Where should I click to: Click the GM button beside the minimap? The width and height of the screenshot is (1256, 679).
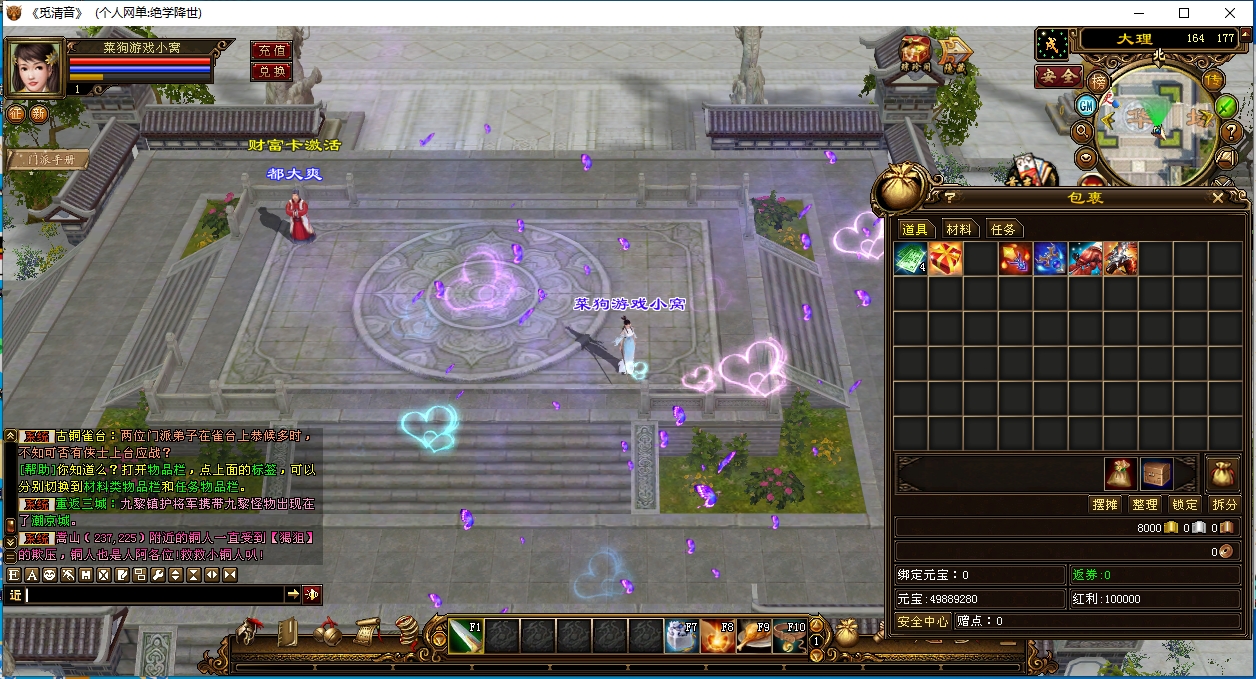1086,105
